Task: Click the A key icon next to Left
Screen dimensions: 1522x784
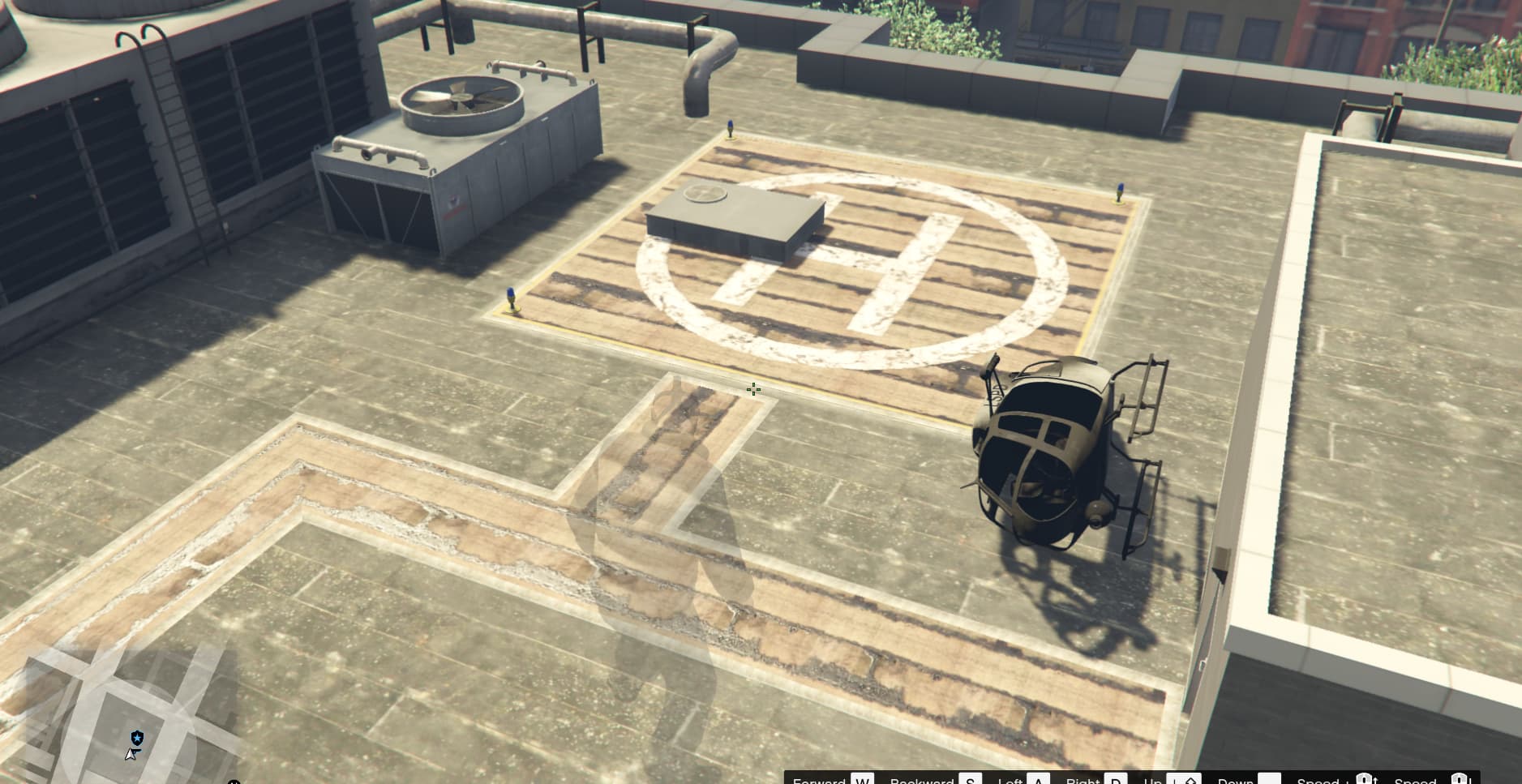Action: pyautogui.click(x=1038, y=780)
